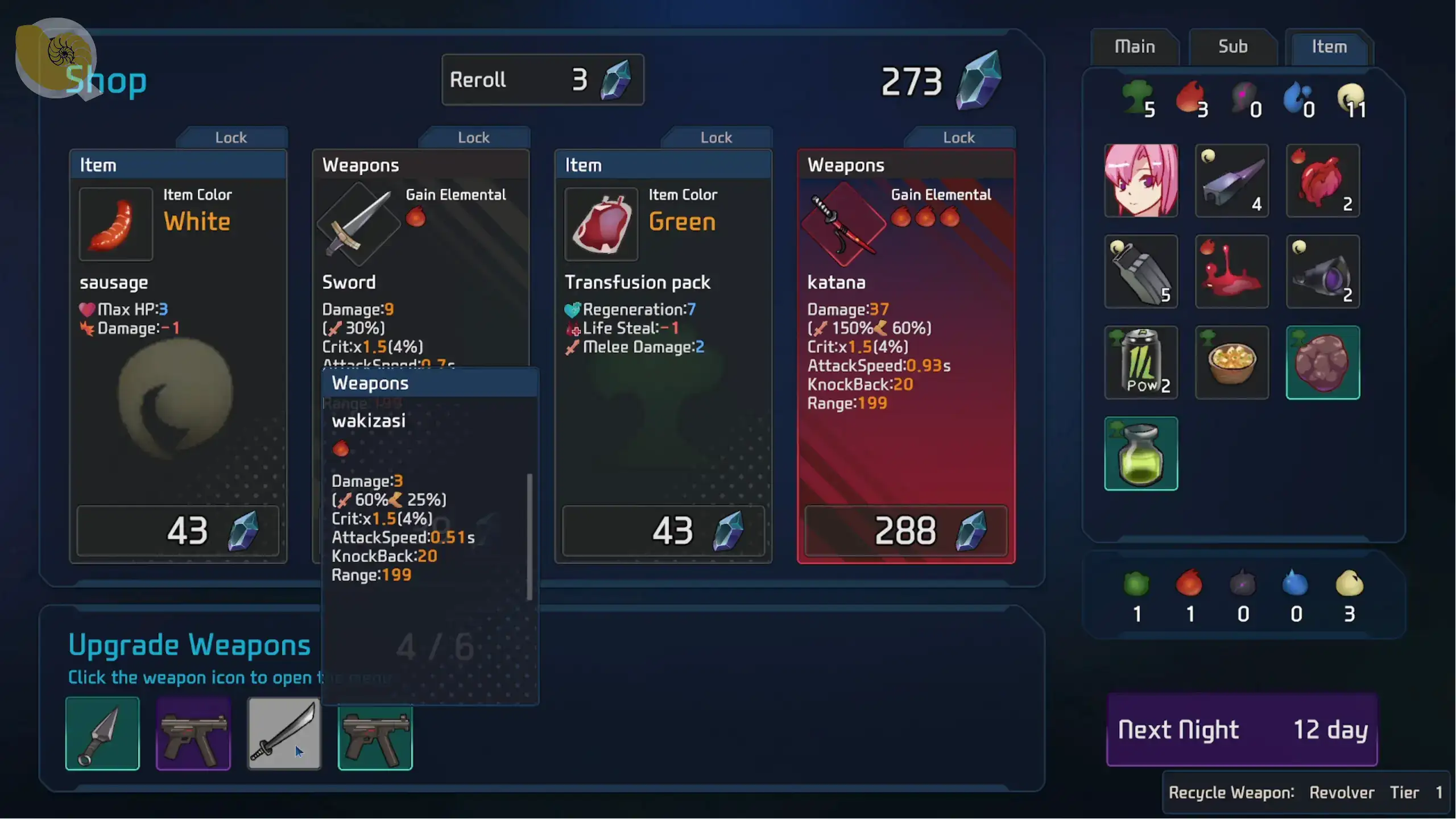Click the wakizasi weapon icon
This screenshot has height=819, width=1456.
point(284,733)
